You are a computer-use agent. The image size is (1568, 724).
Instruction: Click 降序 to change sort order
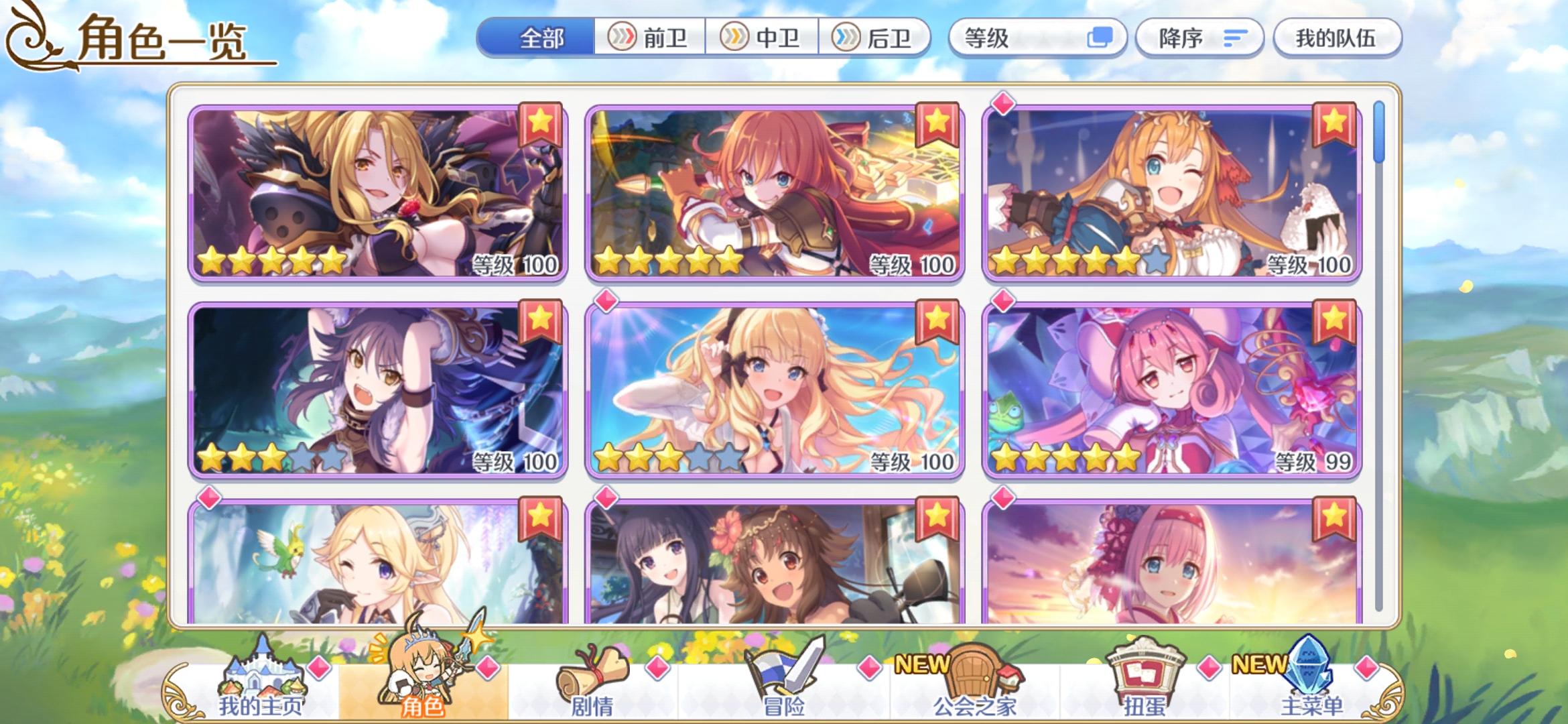click(x=1199, y=38)
